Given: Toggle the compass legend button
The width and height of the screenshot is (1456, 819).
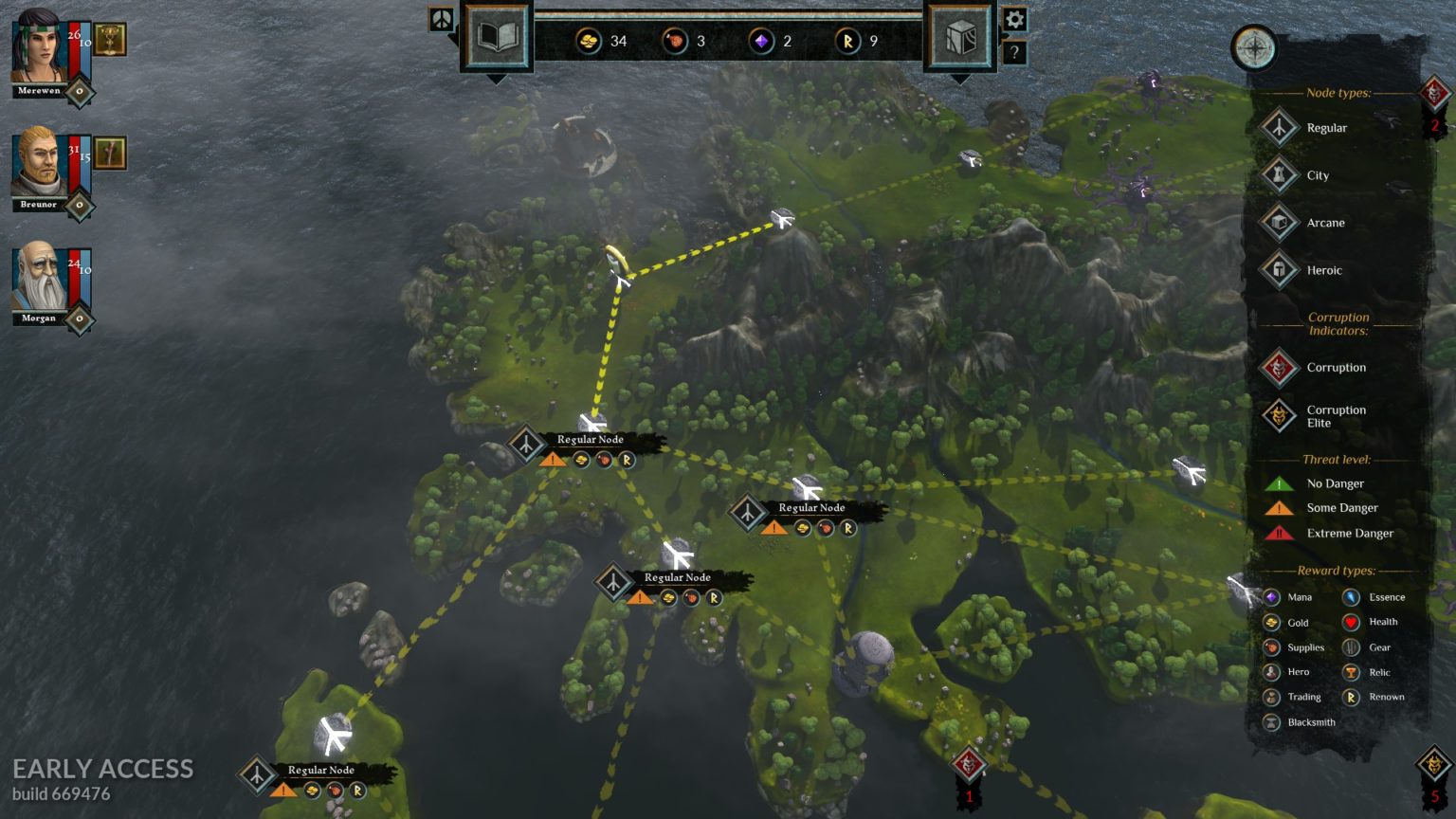Looking at the screenshot, I should [x=1254, y=48].
